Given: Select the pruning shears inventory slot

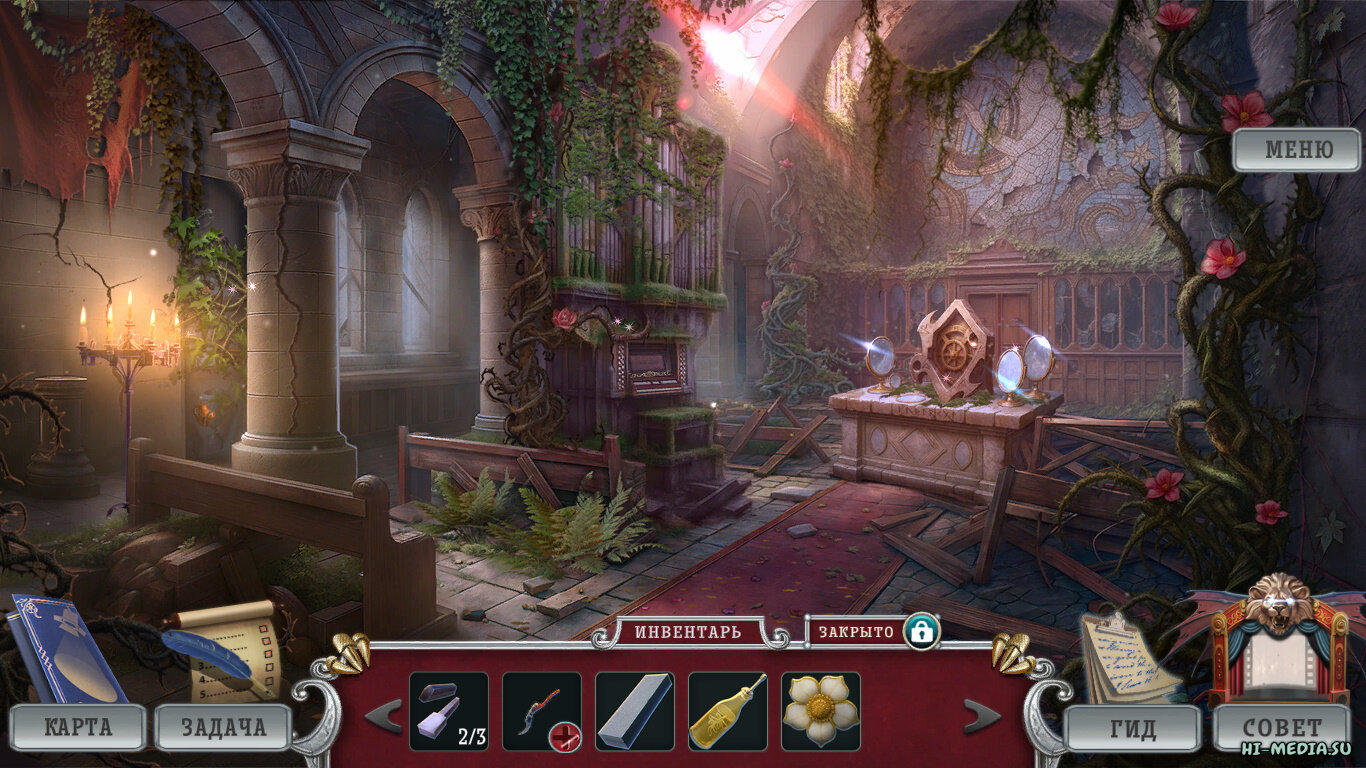Looking at the screenshot, I should click(541, 711).
